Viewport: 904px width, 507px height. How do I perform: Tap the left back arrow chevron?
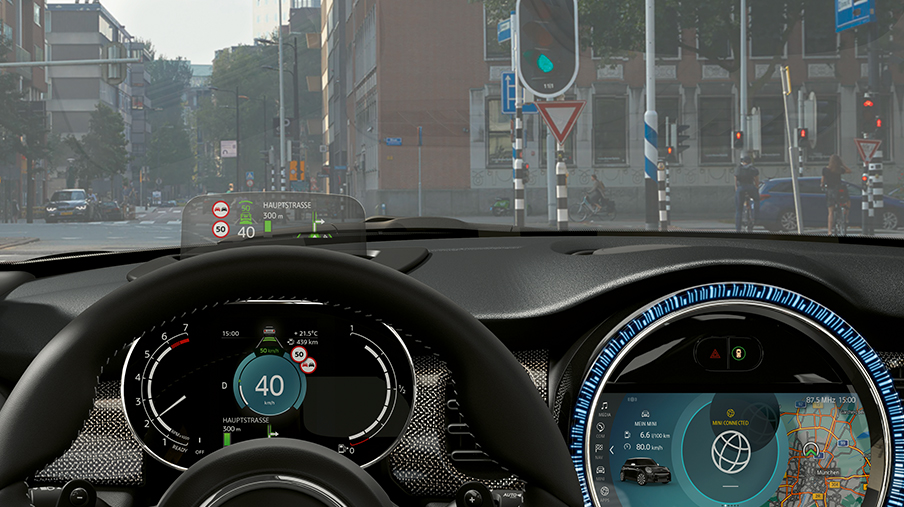(612, 450)
